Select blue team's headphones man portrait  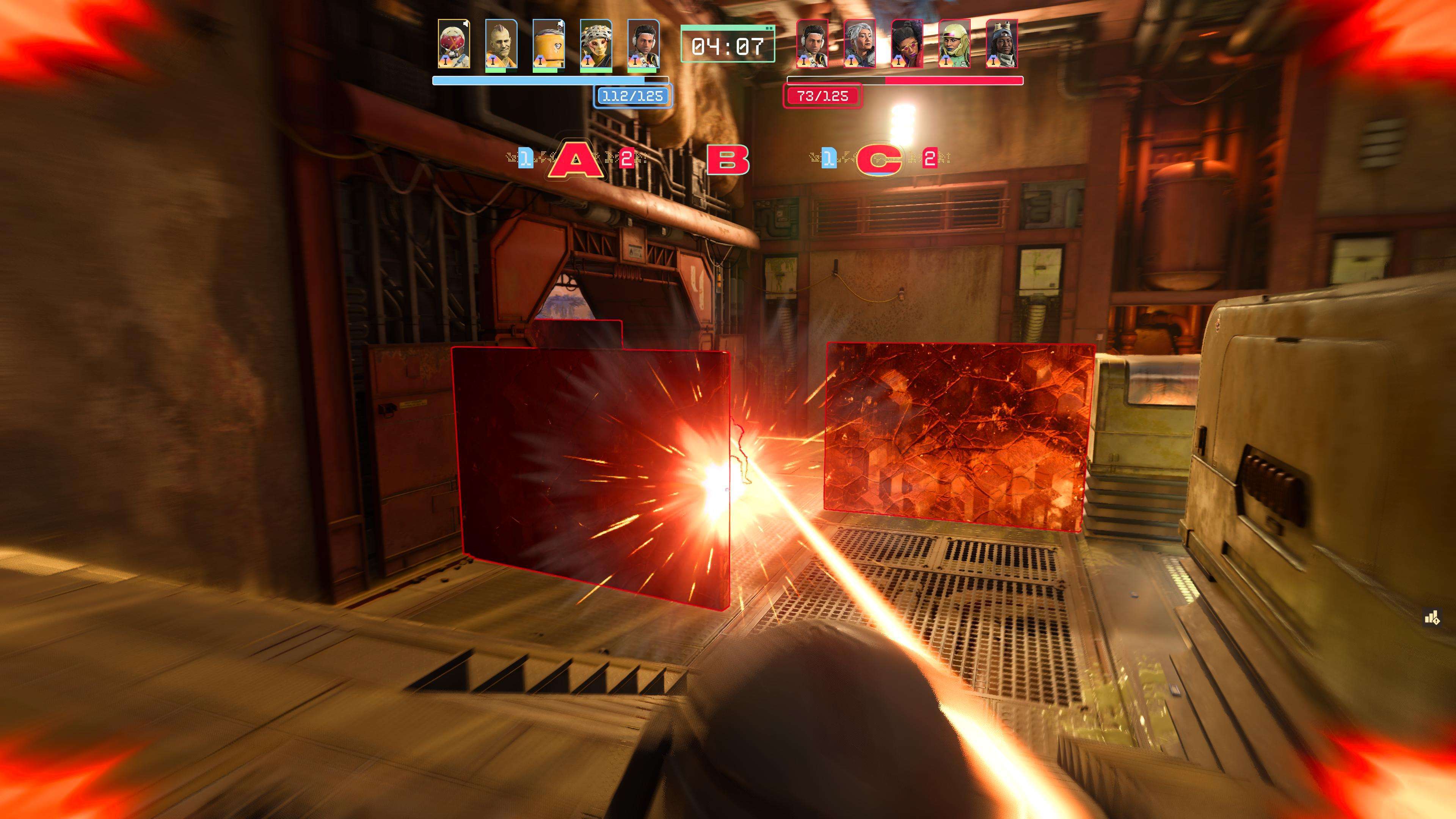click(x=643, y=44)
